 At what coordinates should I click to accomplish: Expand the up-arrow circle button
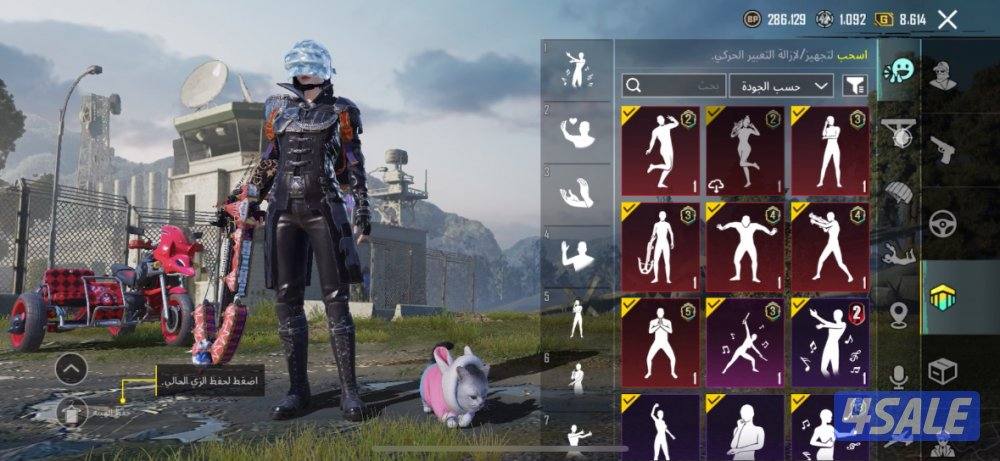70,369
